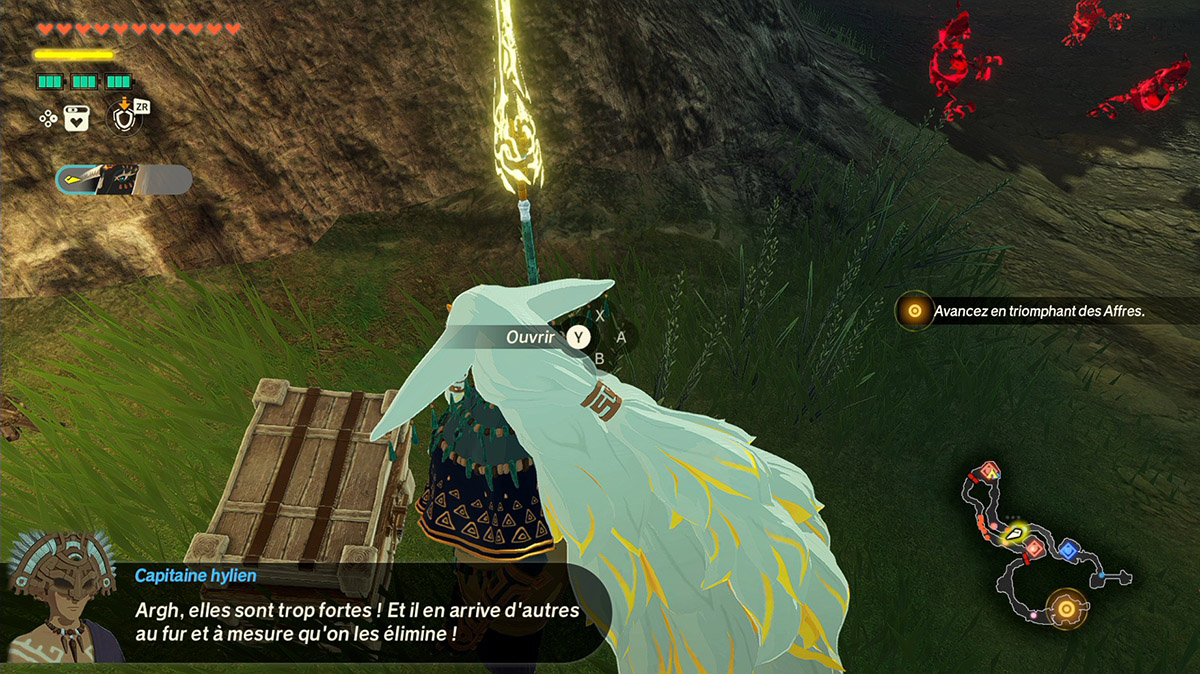Click the four-dot directional pad icon
The width and height of the screenshot is (1200, 674).
click(x=47, y=118)
